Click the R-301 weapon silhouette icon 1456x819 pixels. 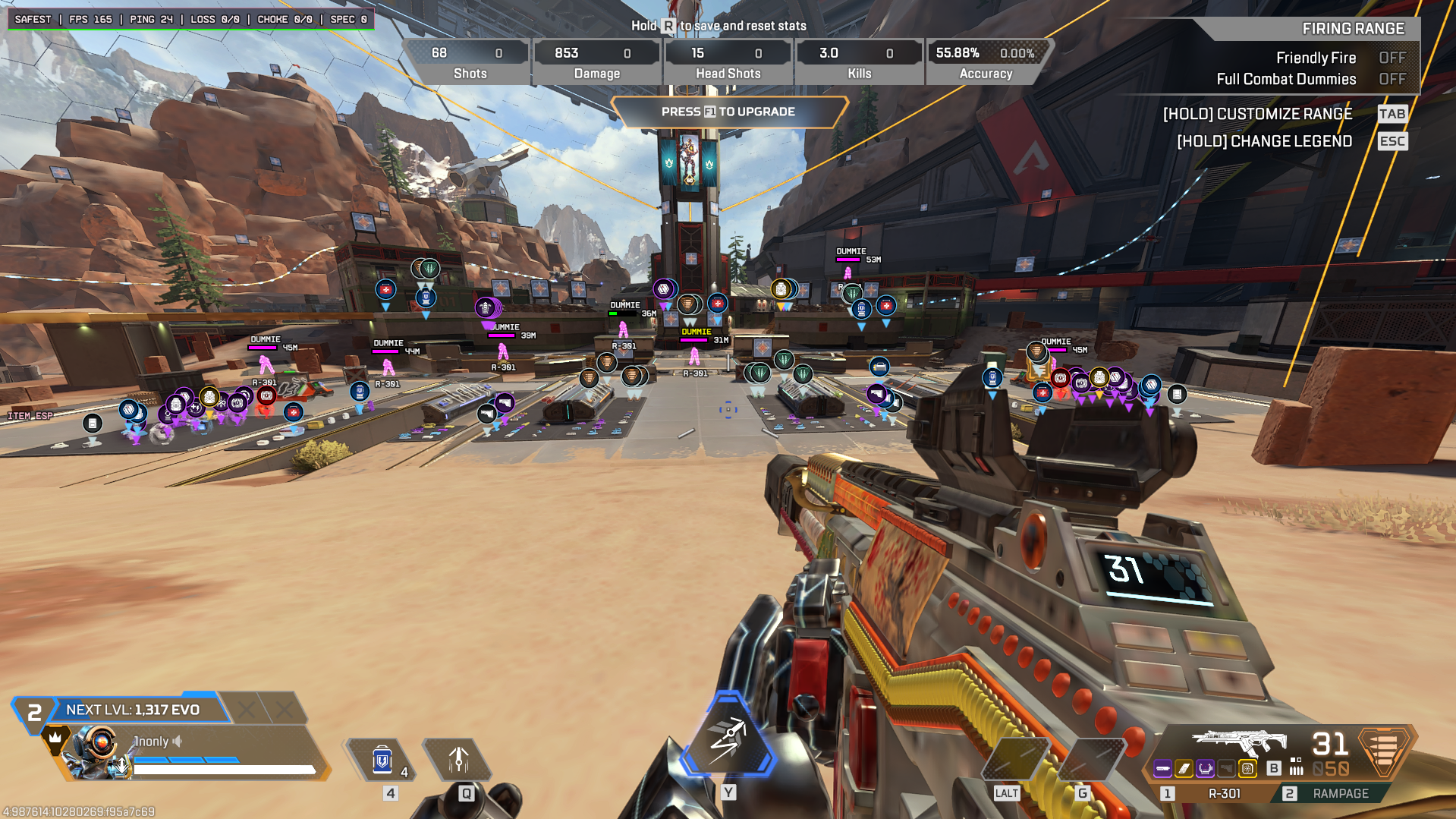(x=1238, y=741)
